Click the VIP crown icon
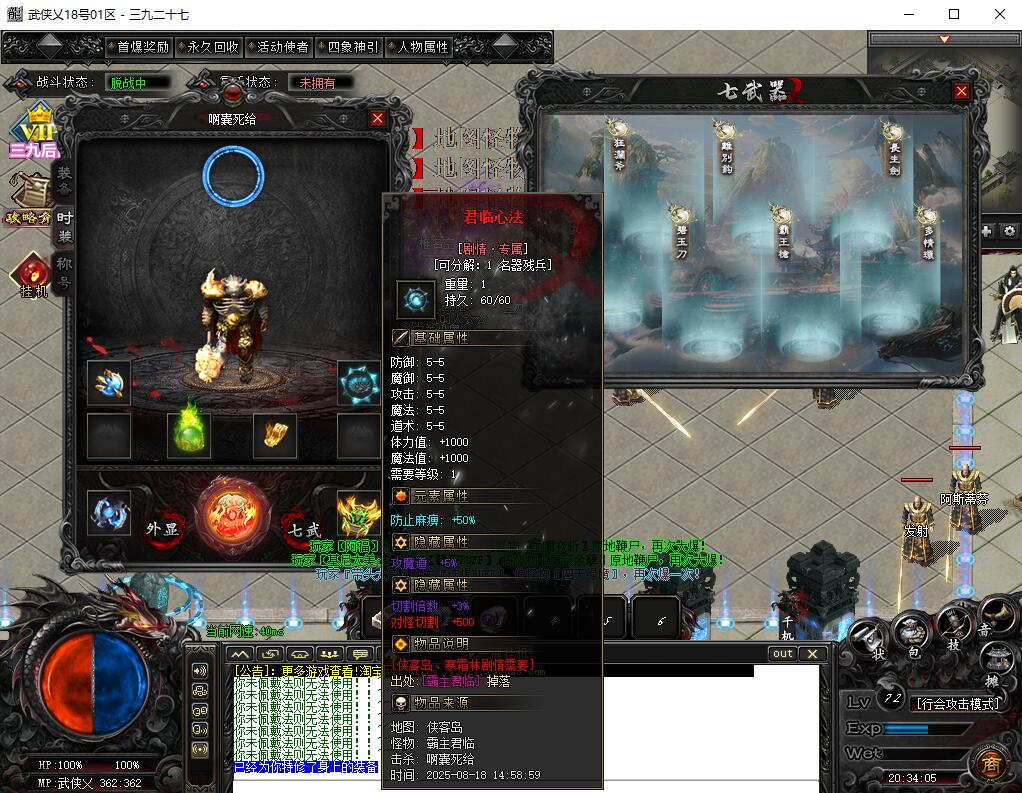 [x=34, y=131]
